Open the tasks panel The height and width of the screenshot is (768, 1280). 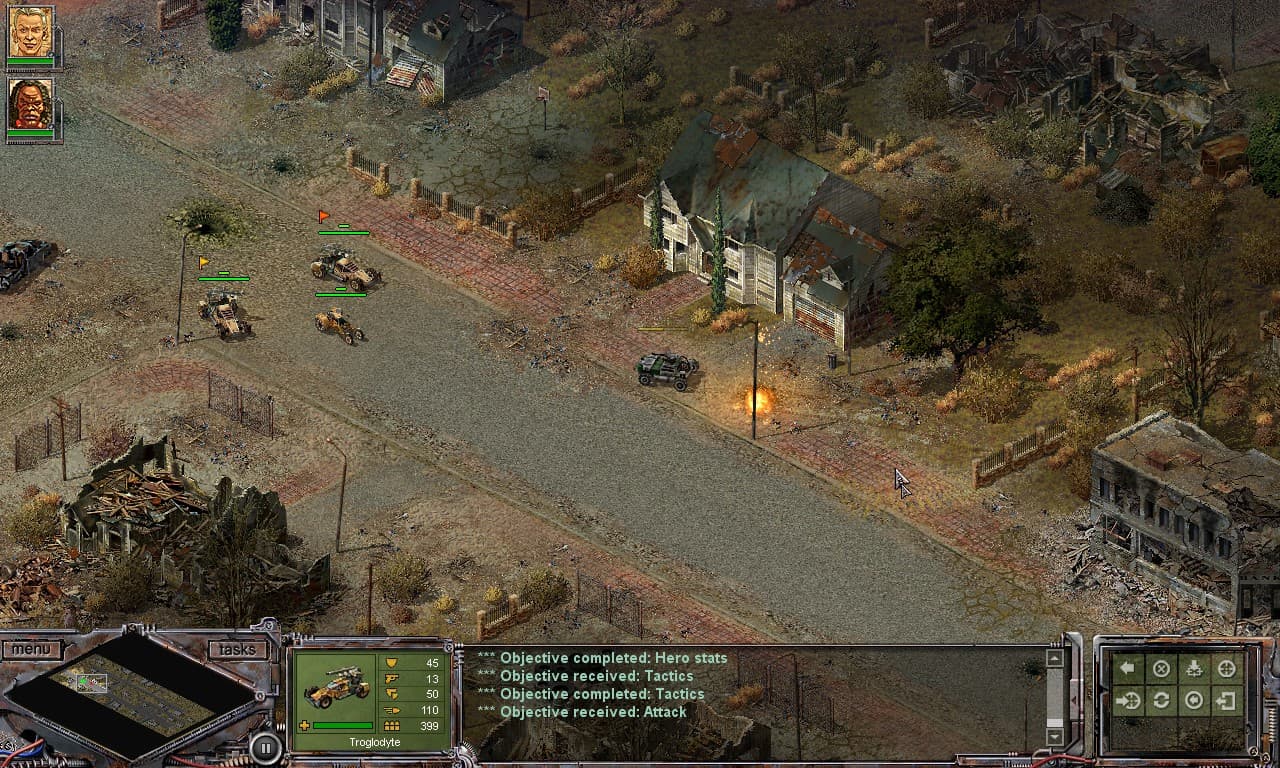click(236, 648)
